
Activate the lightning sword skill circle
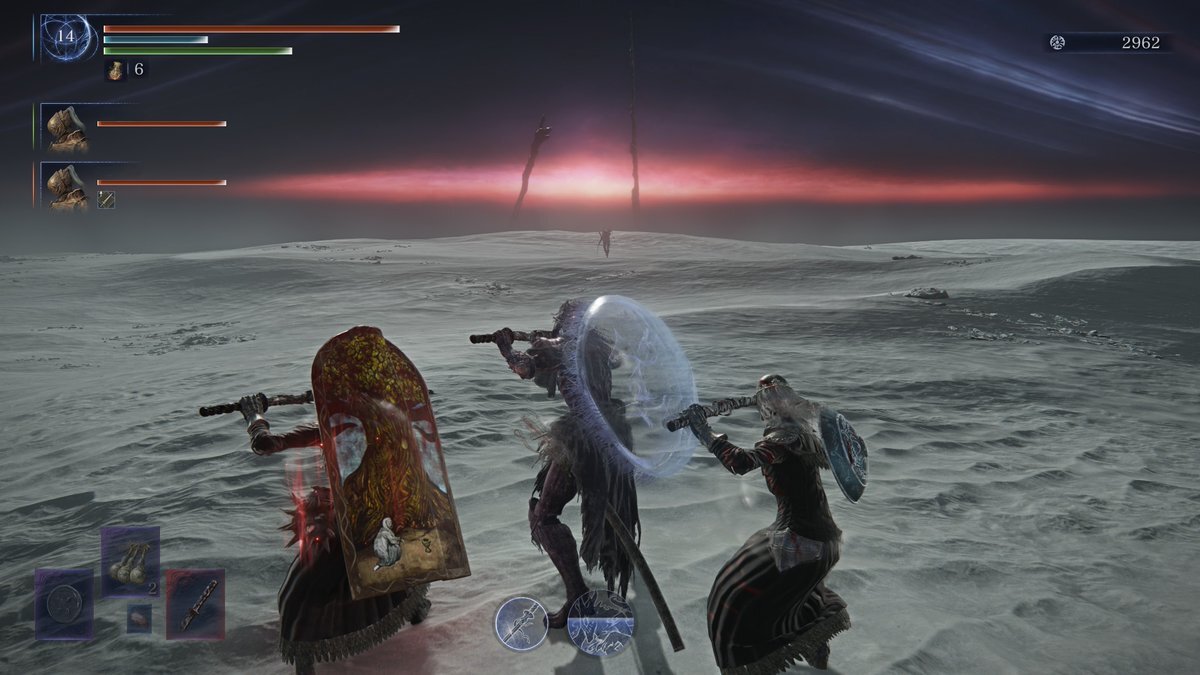(x=521, y=623)
